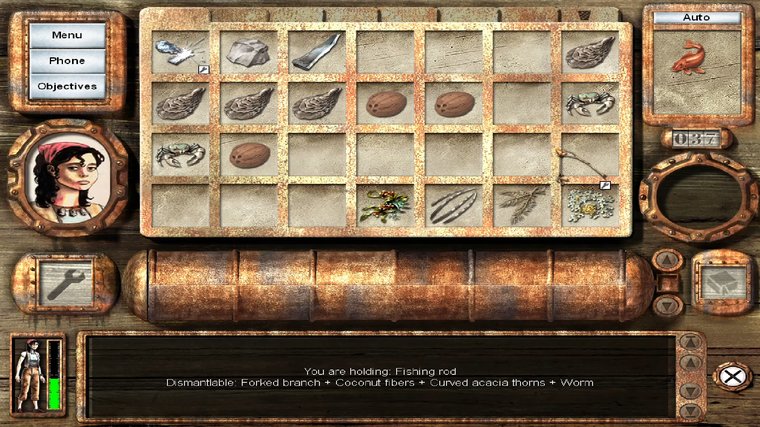Pick the dried leafy branch item

tap(520, 205)
